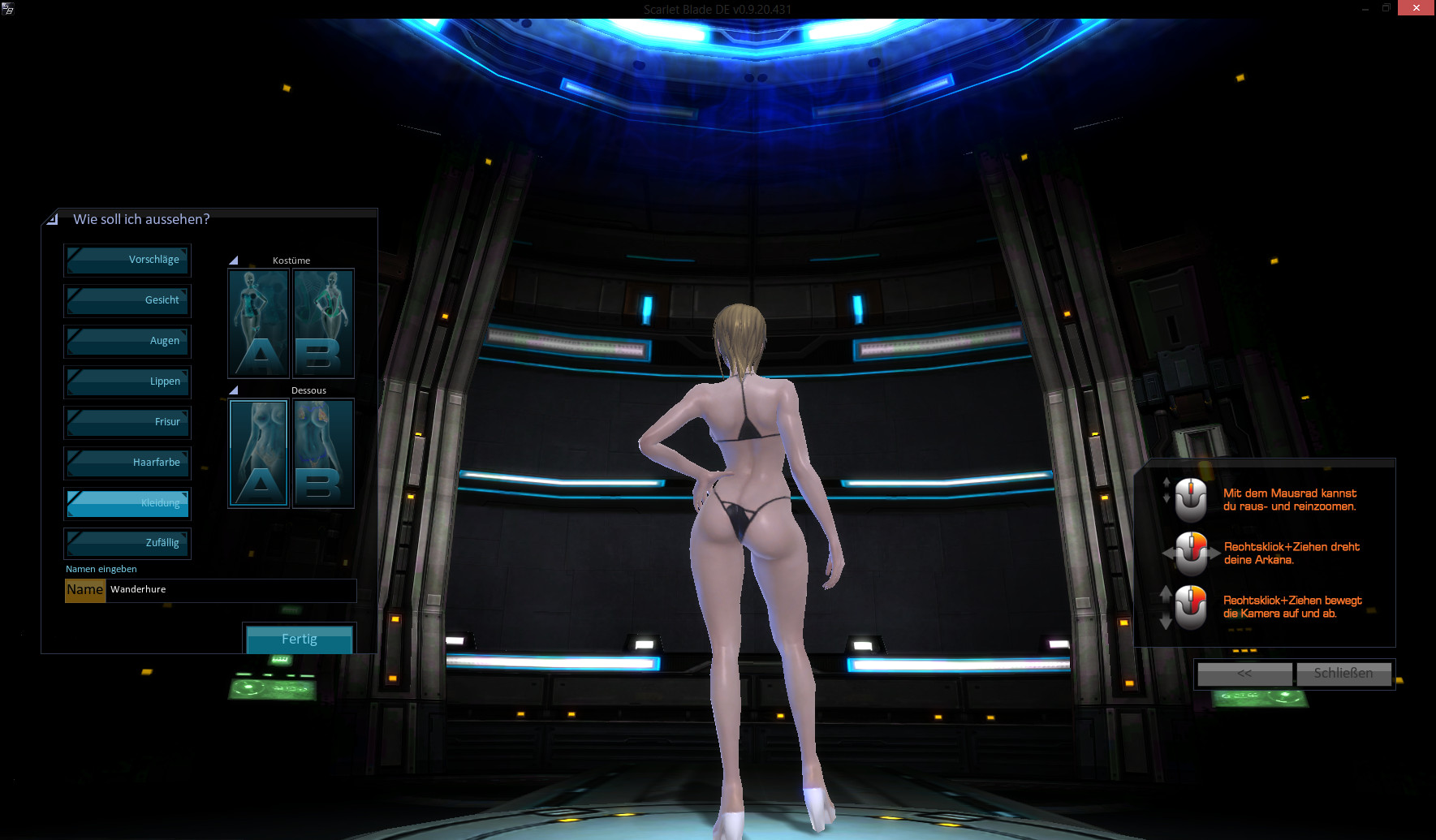
Task: Click the Zufällig randomize button
Action: point(127,543)
